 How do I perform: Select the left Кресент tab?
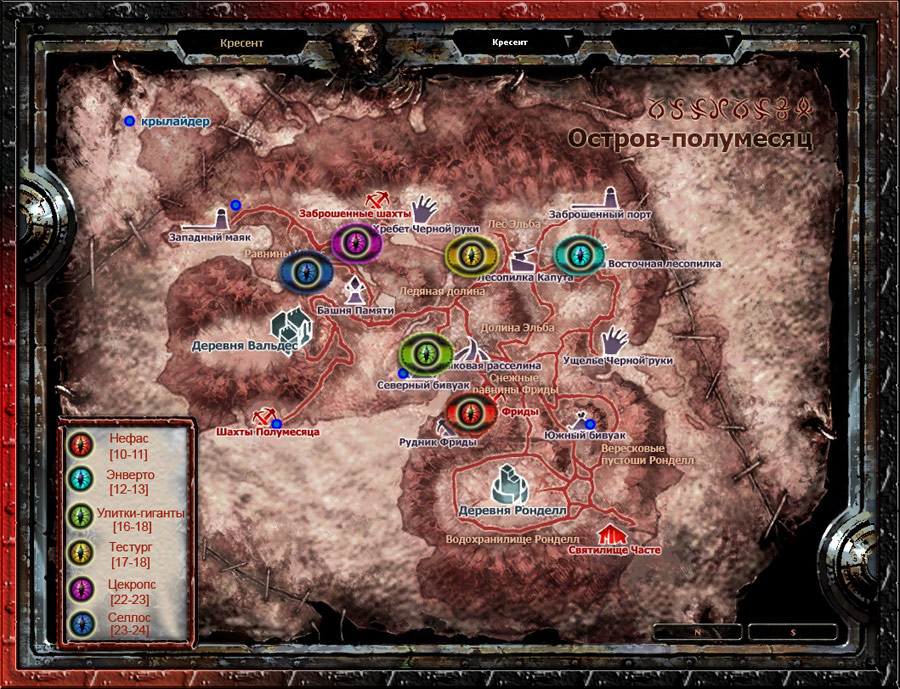tap(240, 44)
